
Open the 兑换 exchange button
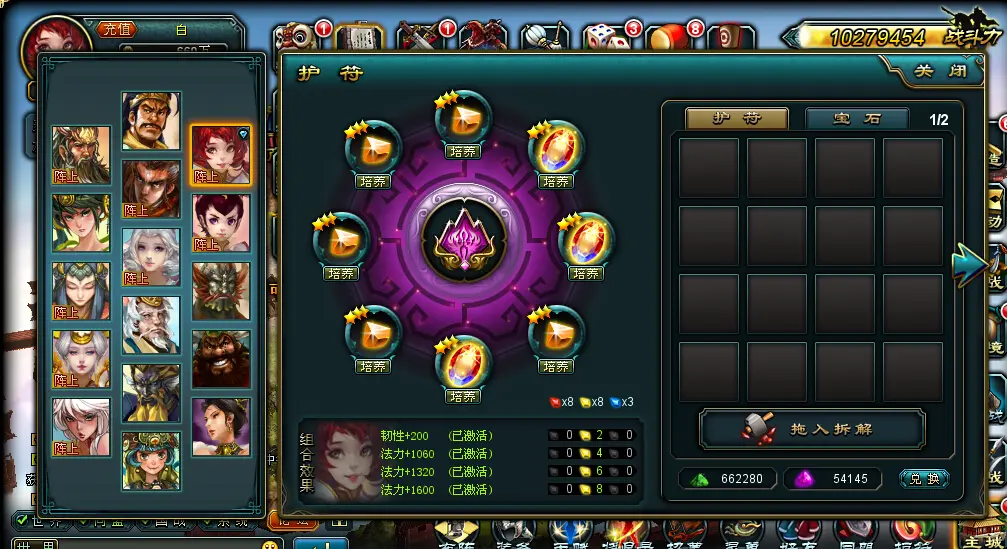click(x=924, y=479)
